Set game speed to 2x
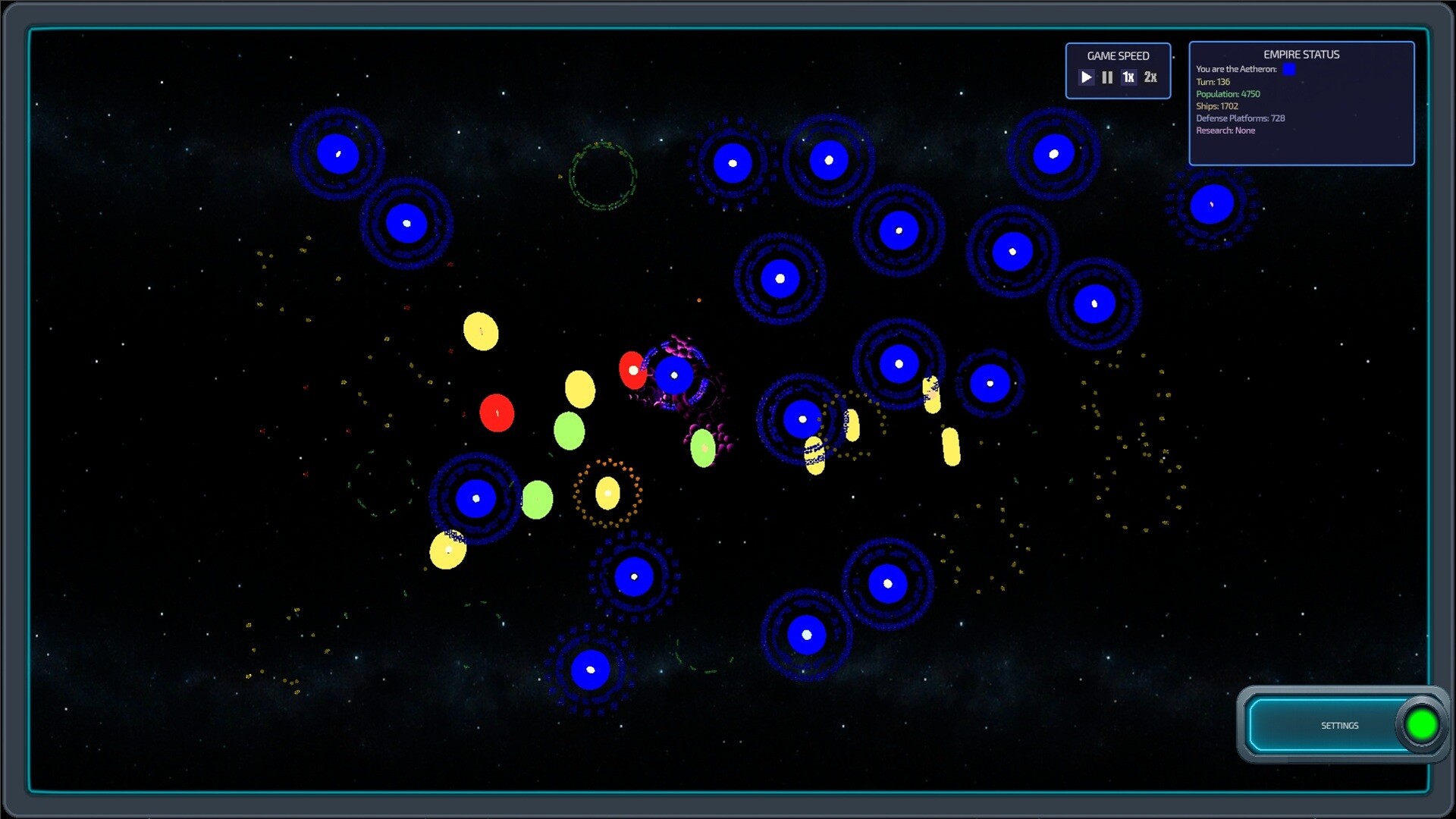The width and height of the screenshot is (1456, 819). pos(1150,77)
